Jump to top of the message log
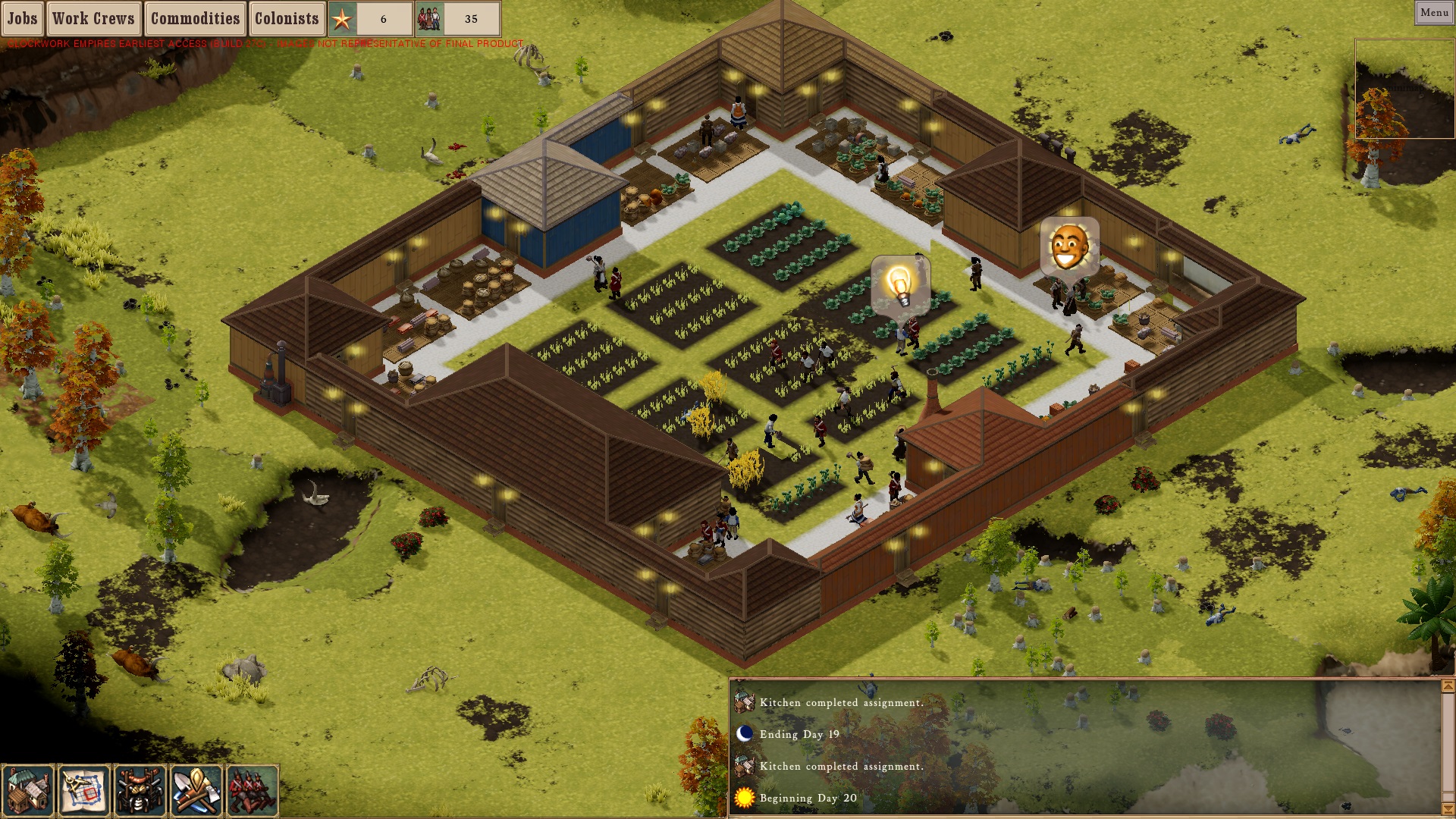Viewport: 1456px width, 819px height. click(1448, 686)
